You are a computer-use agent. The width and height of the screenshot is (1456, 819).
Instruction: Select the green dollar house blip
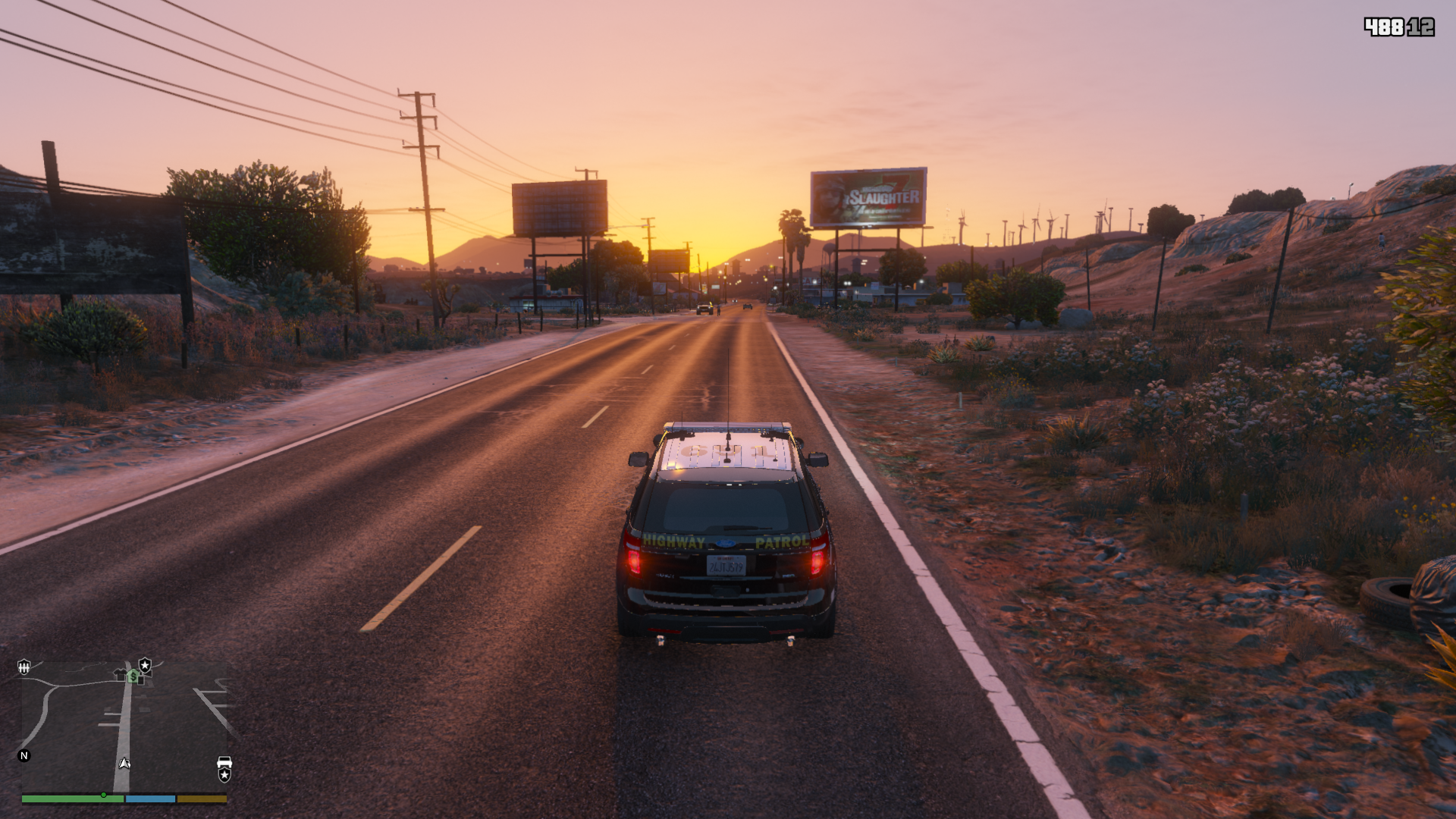[133, 676]
